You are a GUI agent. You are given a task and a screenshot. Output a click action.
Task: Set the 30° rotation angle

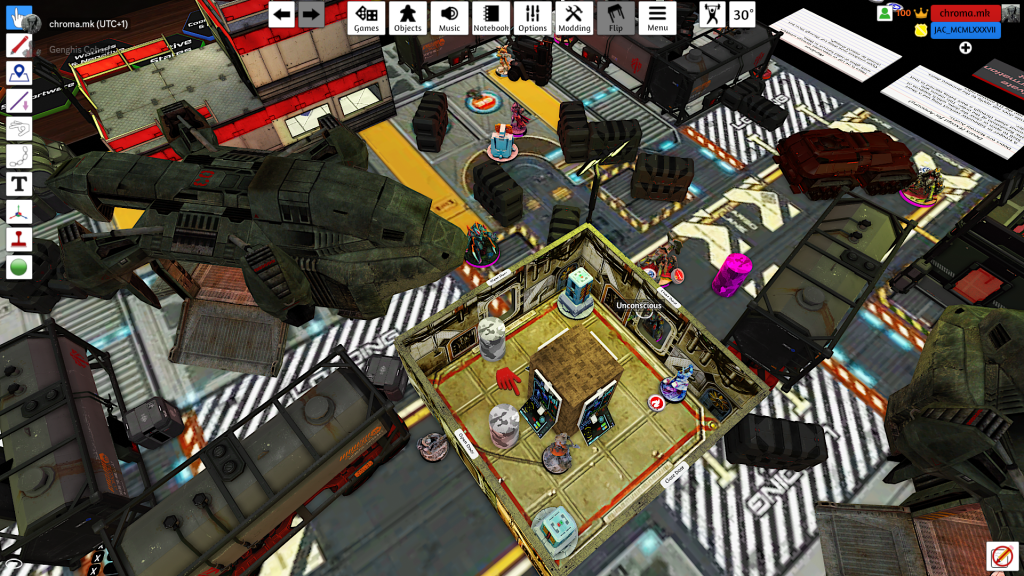coord(742,14)
